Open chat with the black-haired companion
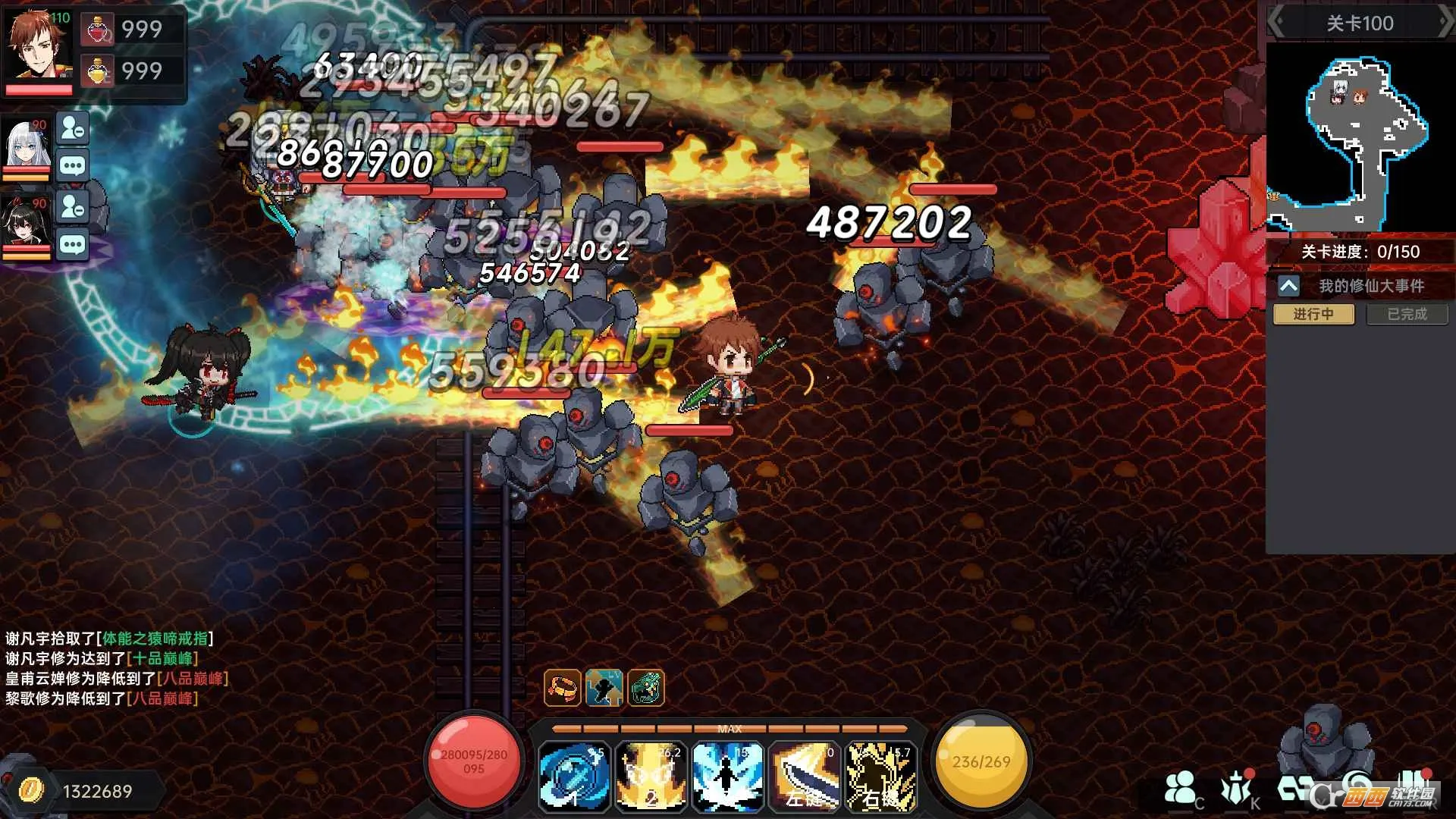Viewport: 1456px width, 819px height. click(x=73, y=245)
